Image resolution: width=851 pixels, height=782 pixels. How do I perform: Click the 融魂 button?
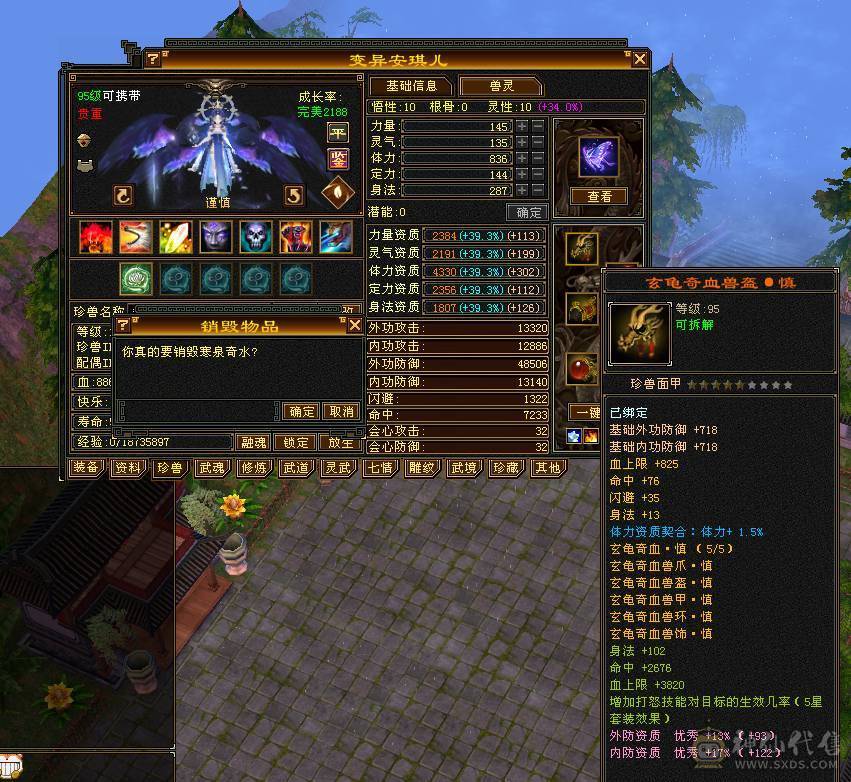[254, 442]
